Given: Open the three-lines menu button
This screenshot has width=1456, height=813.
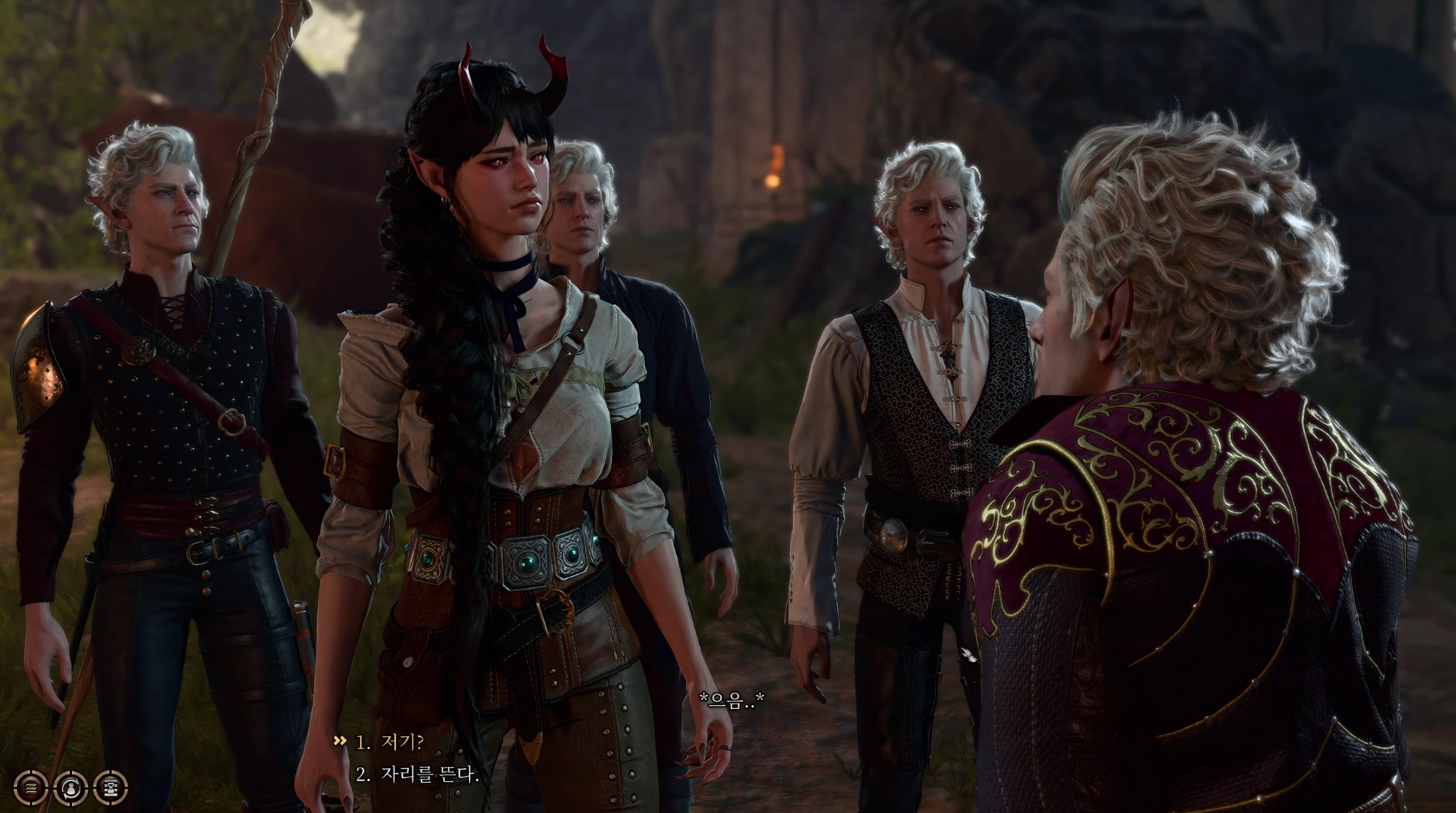Looking at the screenshot, I should point(31,787).
